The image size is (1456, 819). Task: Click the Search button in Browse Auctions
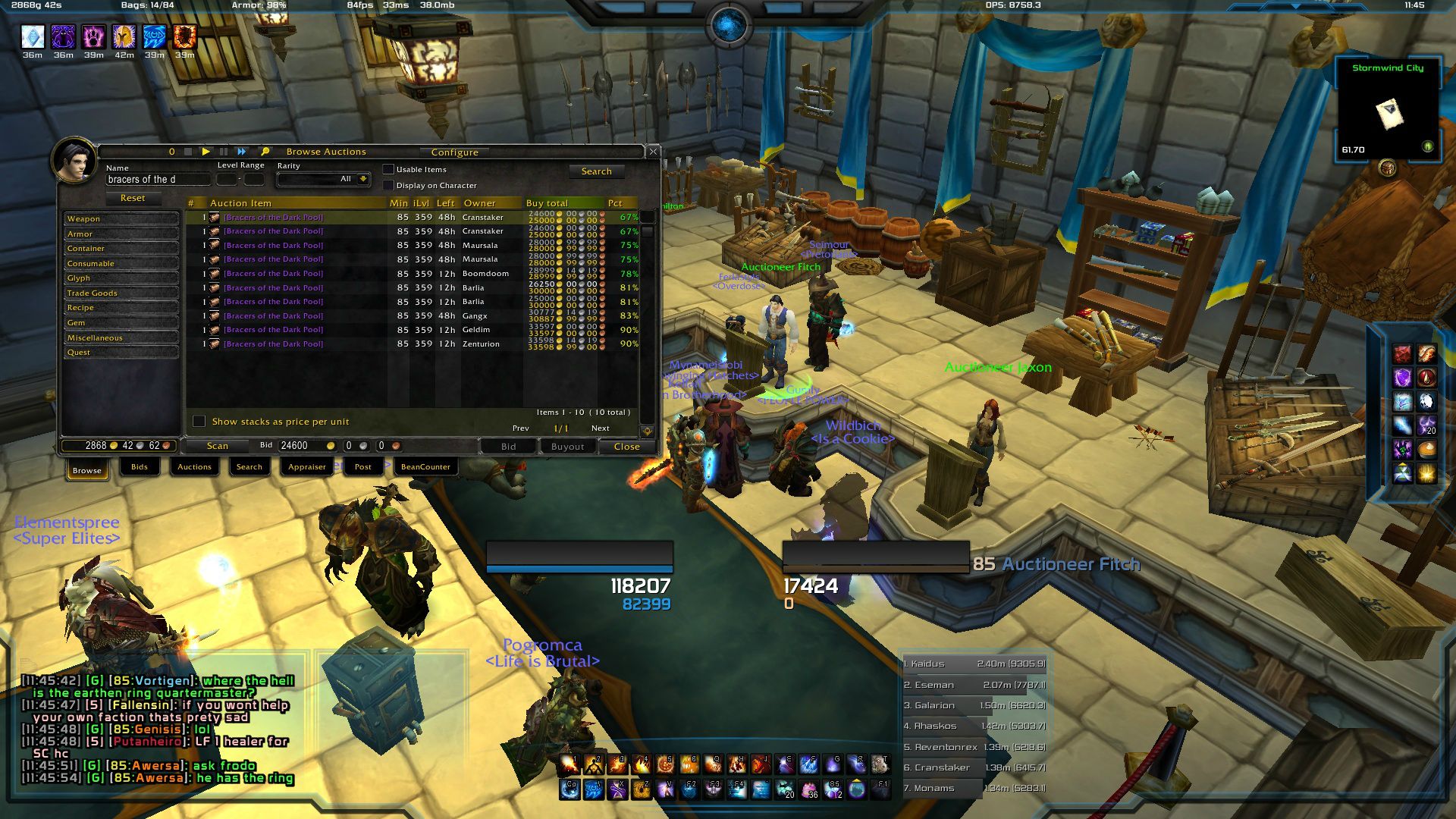(x=596, y=171)
